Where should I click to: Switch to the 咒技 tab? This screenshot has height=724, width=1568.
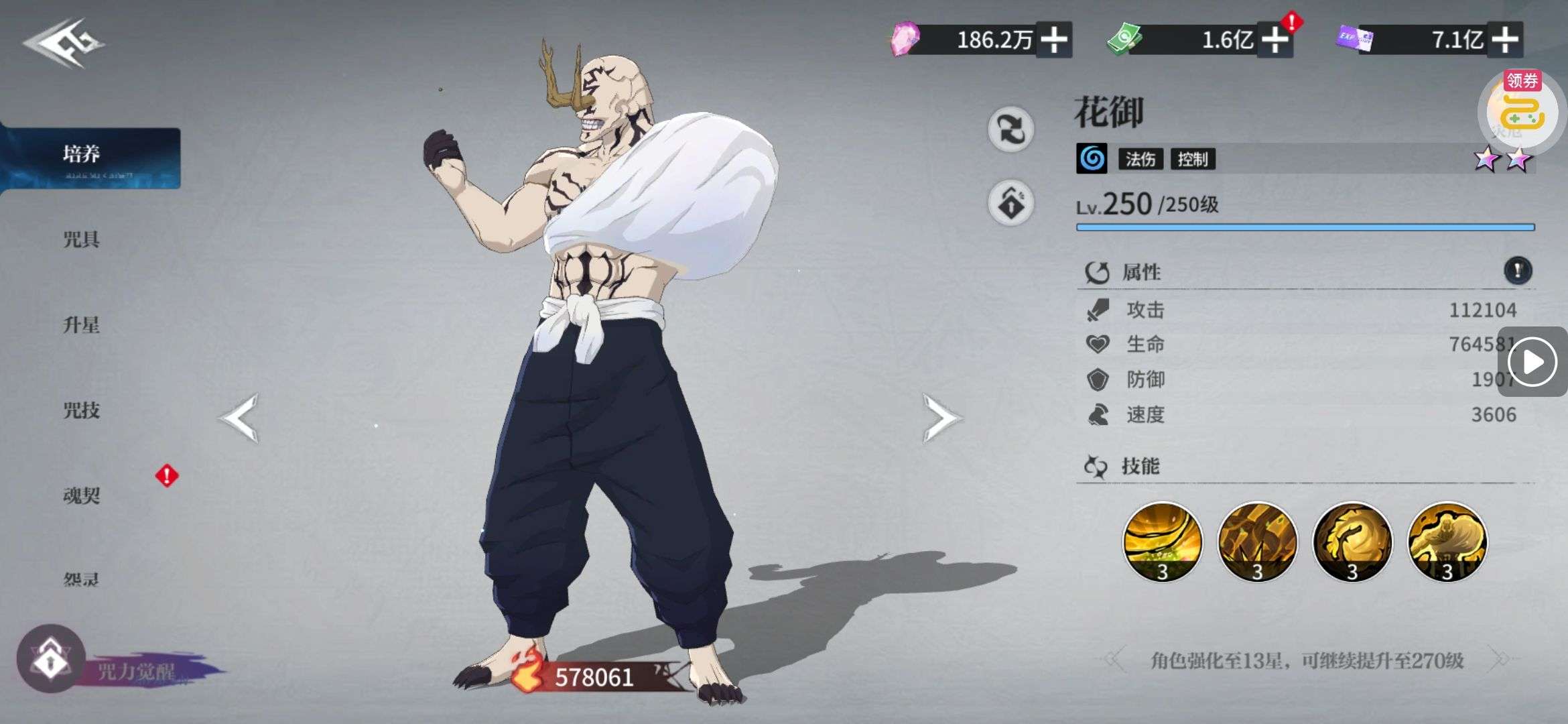coord(82,410)
